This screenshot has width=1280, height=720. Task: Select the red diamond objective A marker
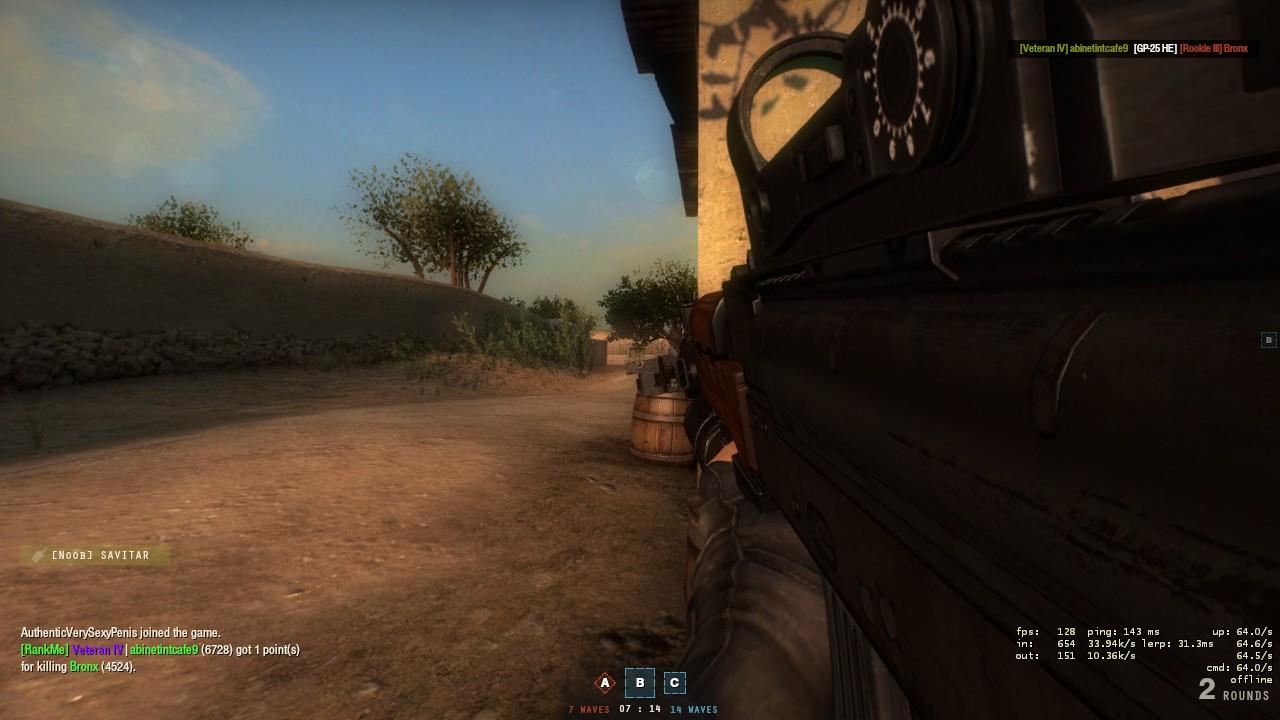[604, 683]
